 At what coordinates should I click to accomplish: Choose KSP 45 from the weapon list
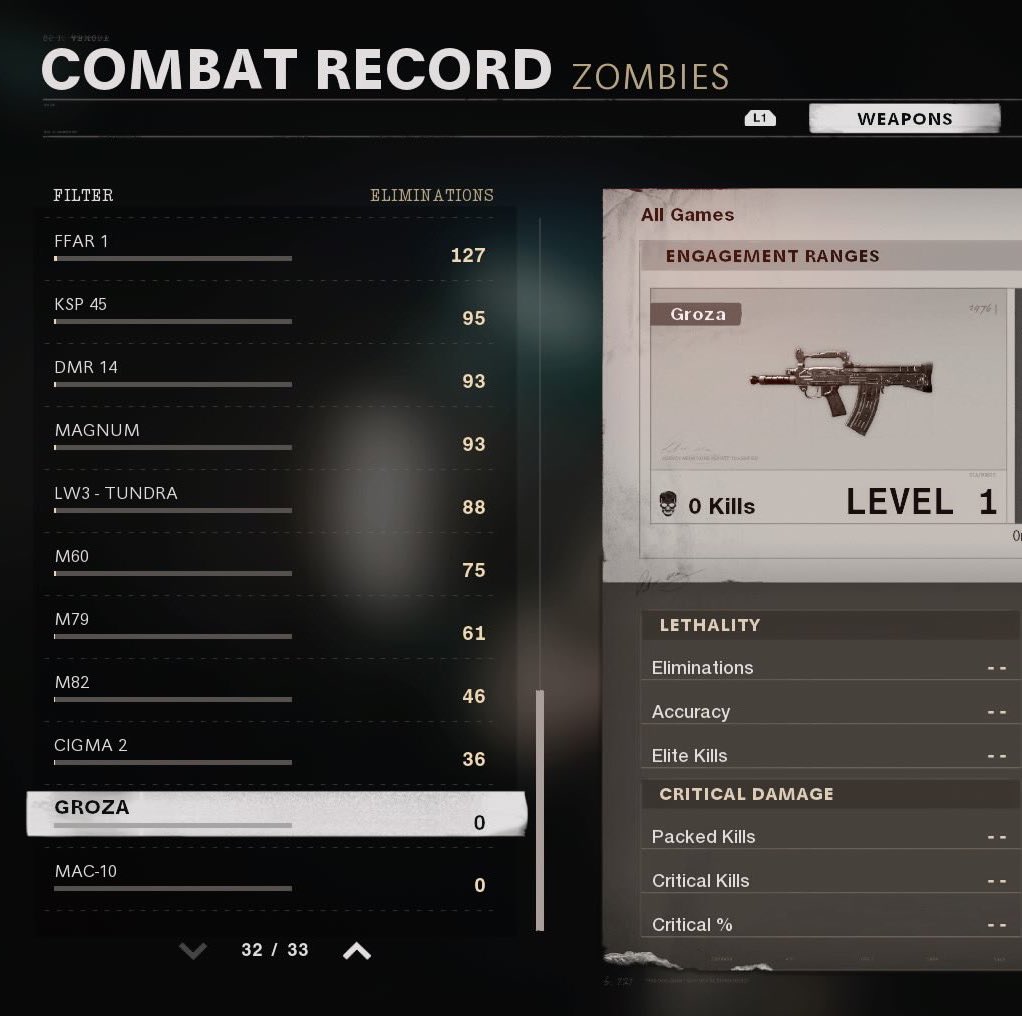[x=270, y=311]
